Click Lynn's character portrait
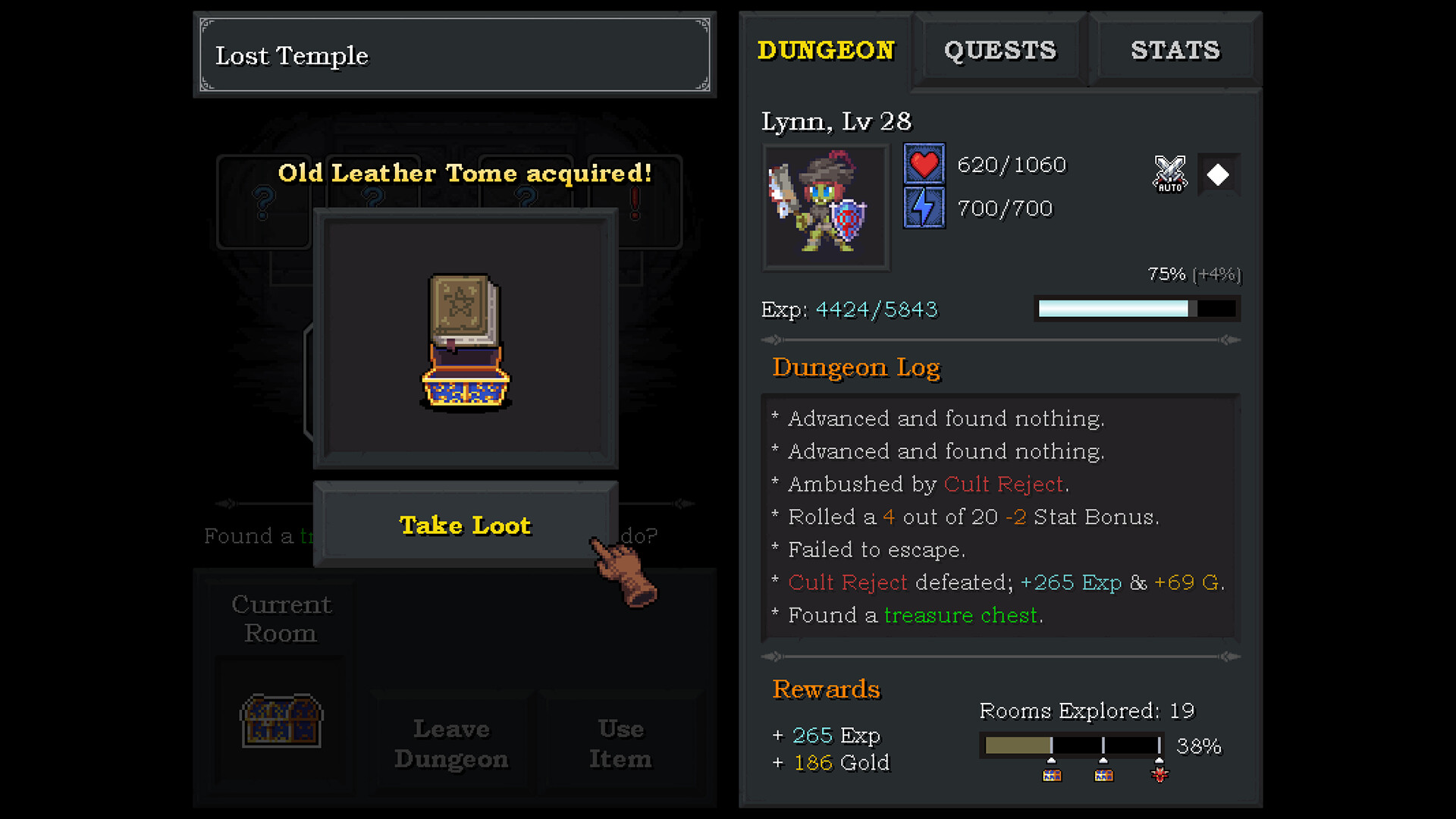Image resolution: width=1456 pixels, height=819 pixels. 825,206
